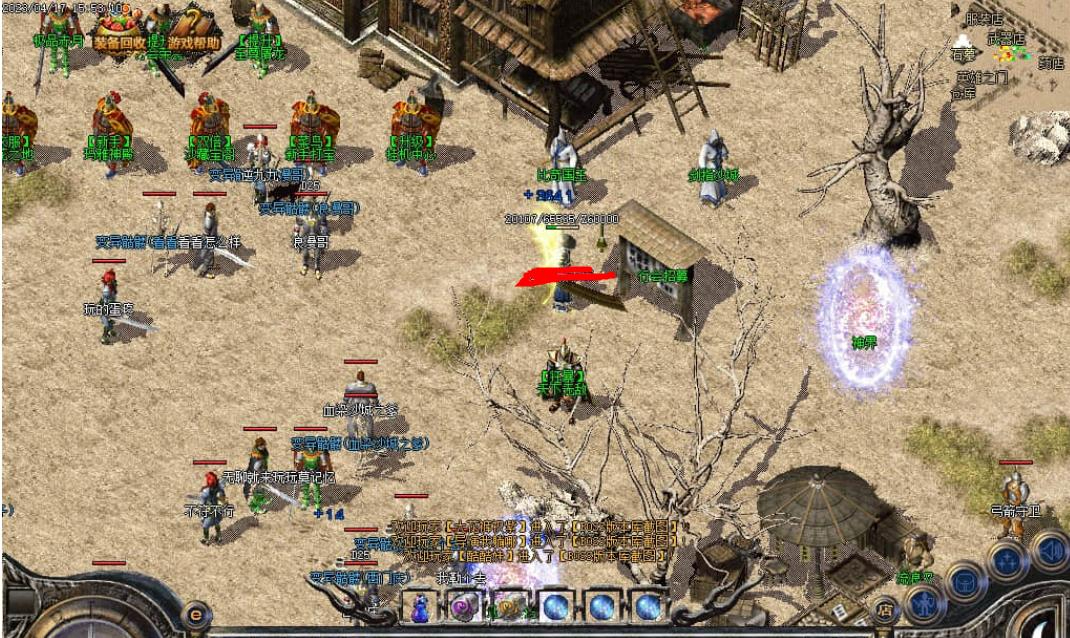Use the blue potion in the hotbar
Image resolution: width=1070 pixels, height=638 pixels.
[421, 606]
